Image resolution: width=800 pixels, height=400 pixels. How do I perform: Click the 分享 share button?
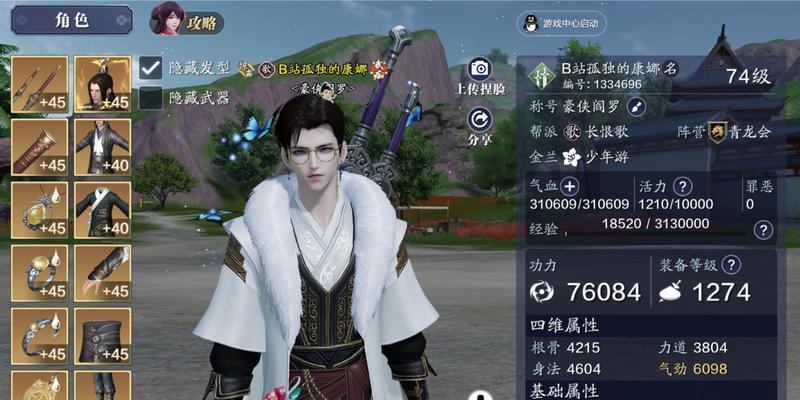coord(479,119)
